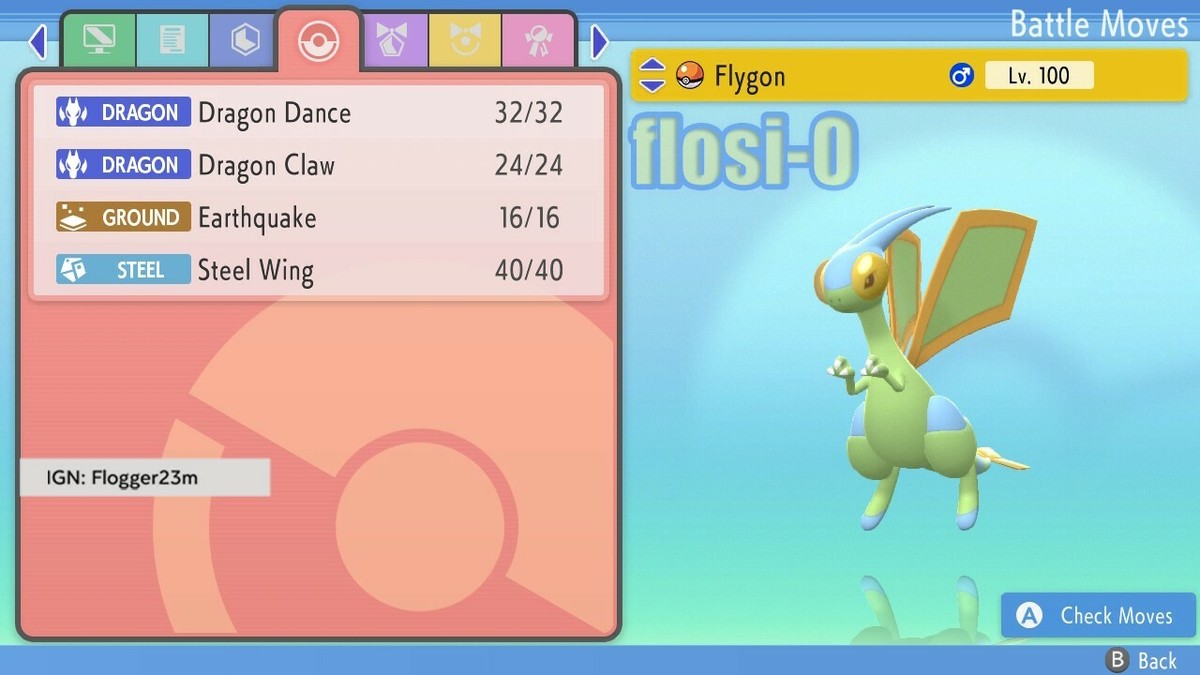The height and width of the screenshot is (675, 1200).
Task: Go to previous summary page with left arrow
Action: 38,42
